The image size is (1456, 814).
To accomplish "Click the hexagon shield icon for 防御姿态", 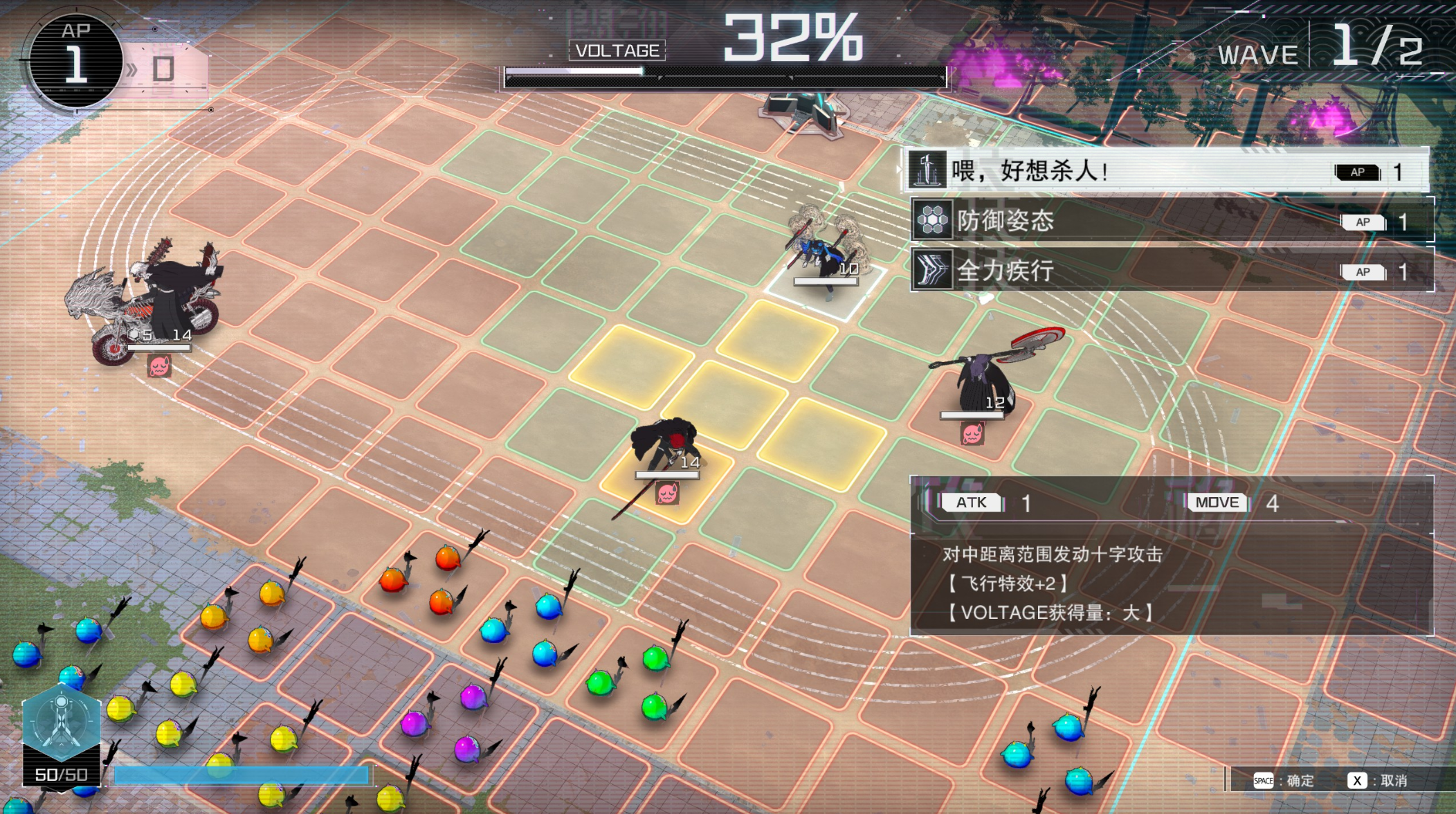I will [x=934, y=223].
